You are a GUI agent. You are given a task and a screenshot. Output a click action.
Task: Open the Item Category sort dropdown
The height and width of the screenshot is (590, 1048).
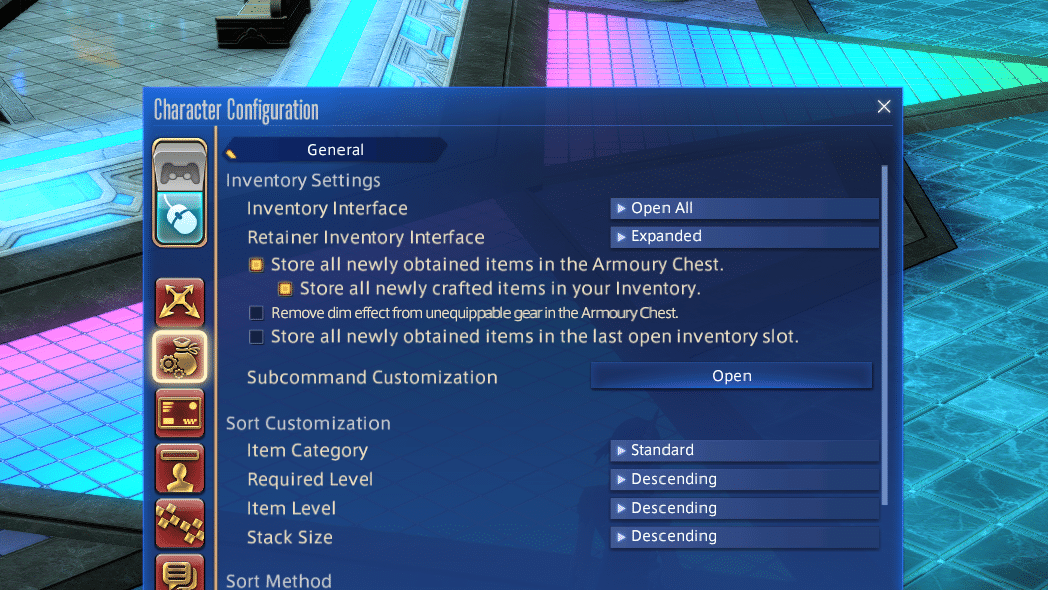[744, 451]
